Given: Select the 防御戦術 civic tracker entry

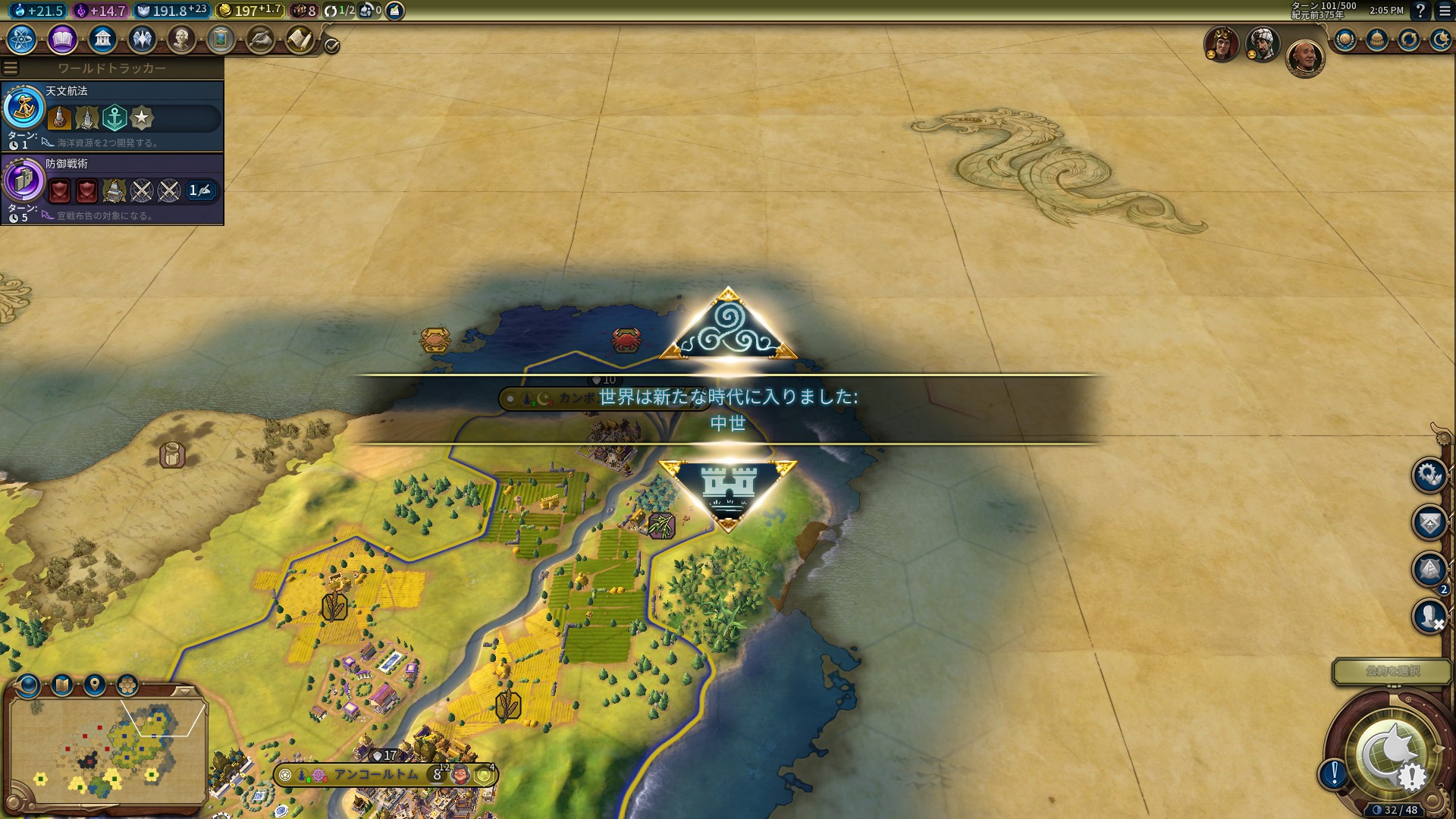Looking at the screenshot, I should [x=112, y=189].
